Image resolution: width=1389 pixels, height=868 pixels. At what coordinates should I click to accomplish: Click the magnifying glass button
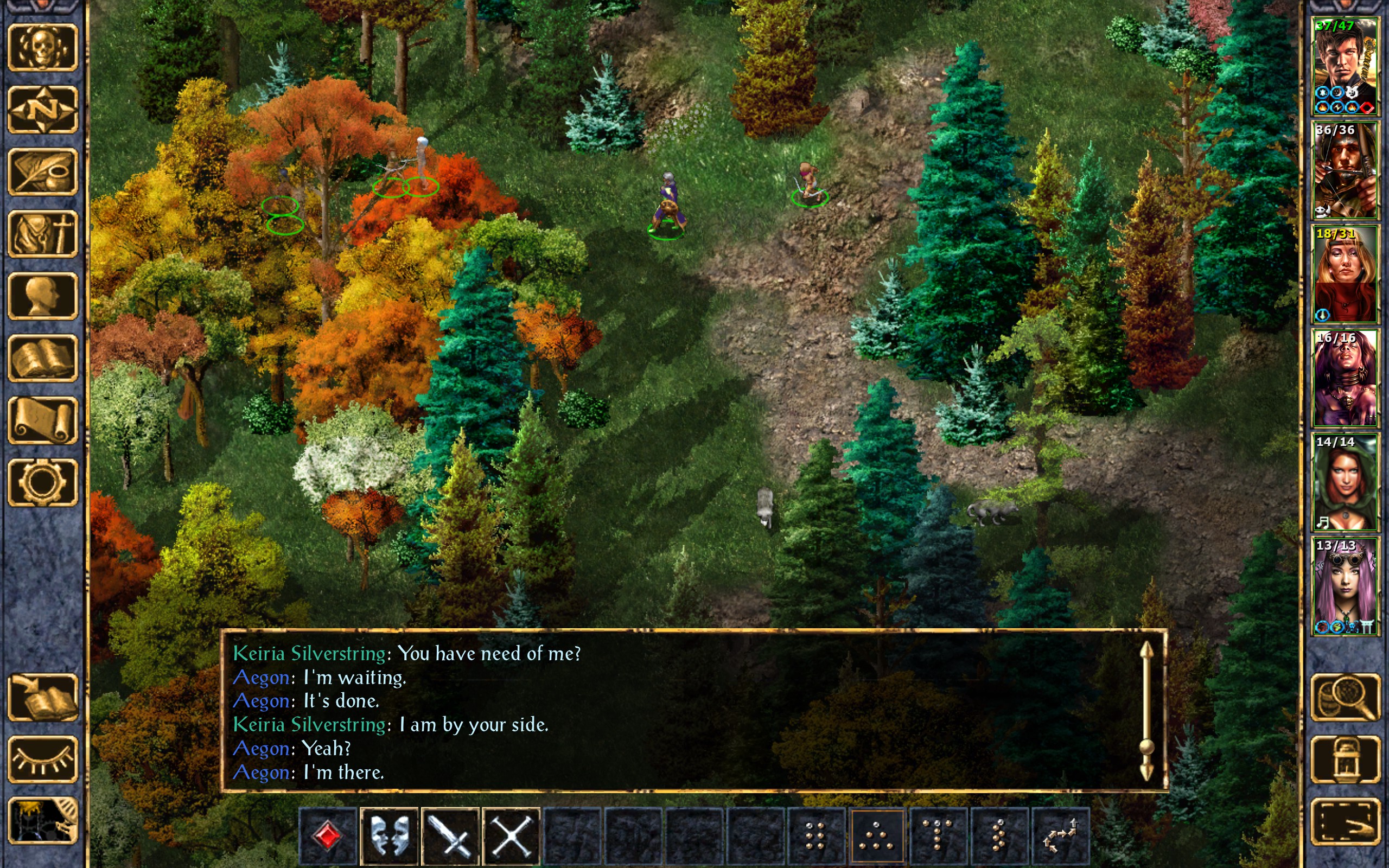point(1345,698)
